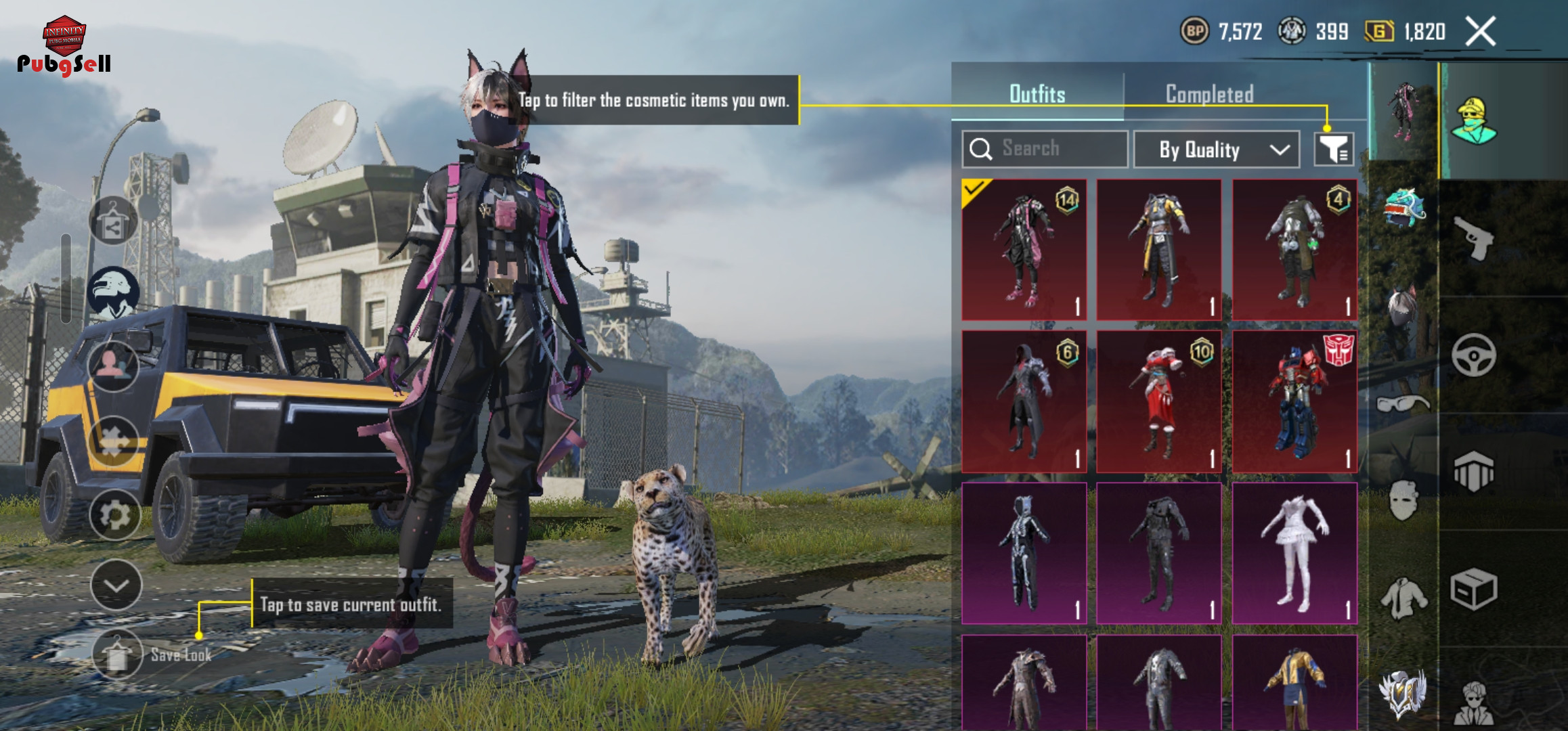Screen dimensions: 1568x731
Task: Expand the down-arrow chevron button
Action: point(116,585)
